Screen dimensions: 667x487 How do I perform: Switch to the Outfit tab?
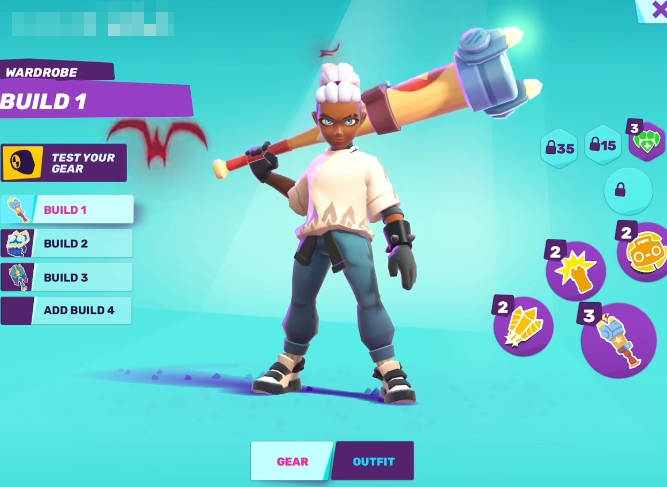pyautogui.click(x=373, y=461)
